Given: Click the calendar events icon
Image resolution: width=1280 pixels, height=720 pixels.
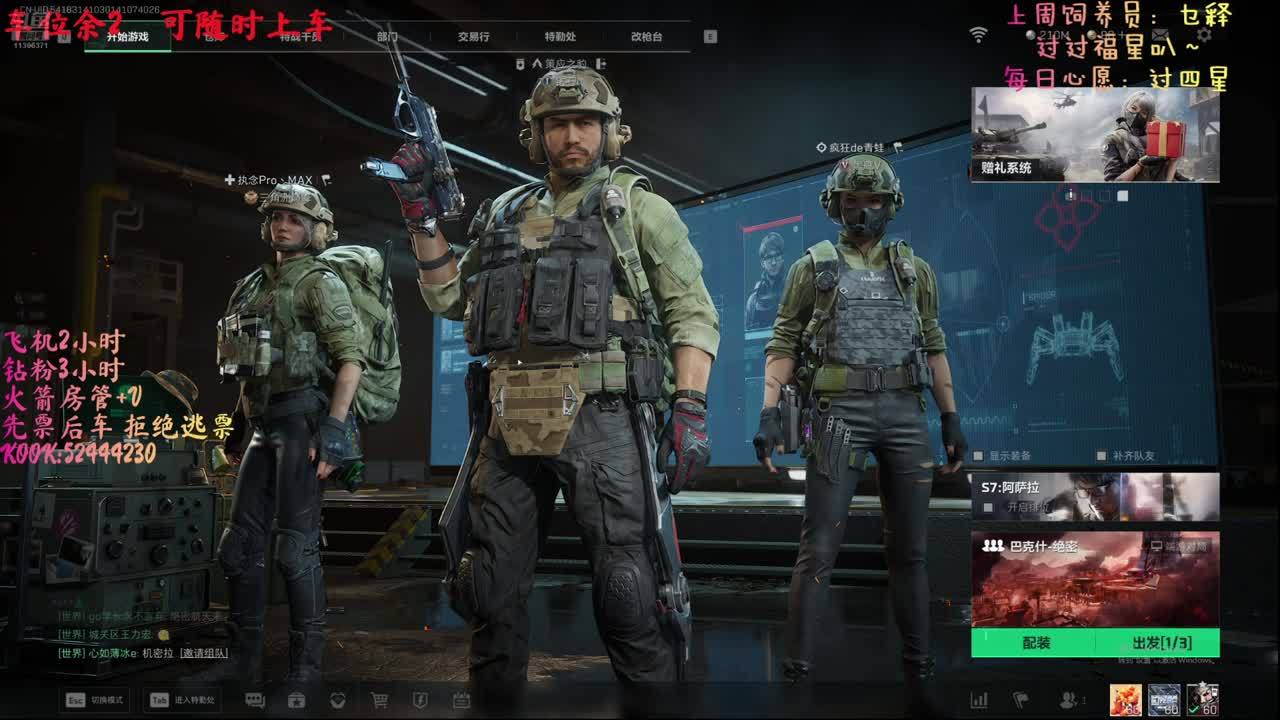Looking at the screenshot, I should tap(461, 700).
